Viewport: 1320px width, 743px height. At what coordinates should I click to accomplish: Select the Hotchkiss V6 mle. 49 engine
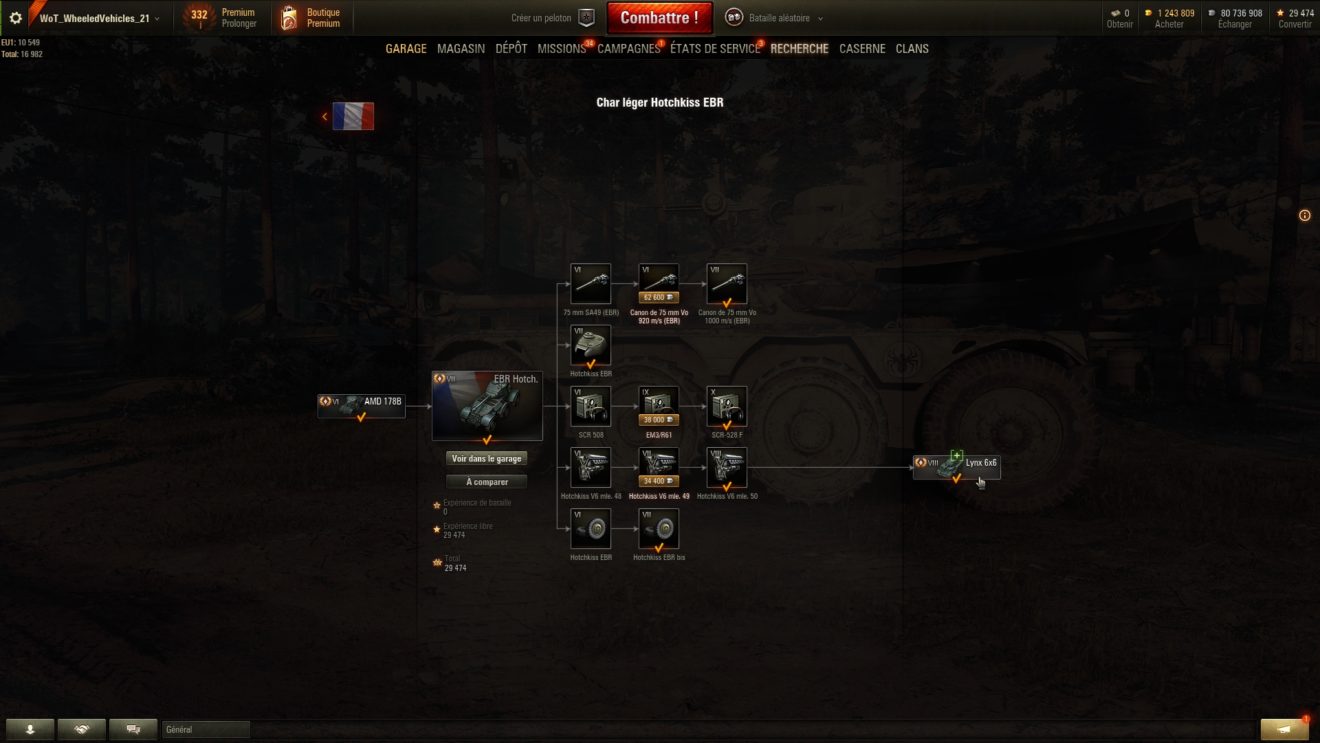659,468
